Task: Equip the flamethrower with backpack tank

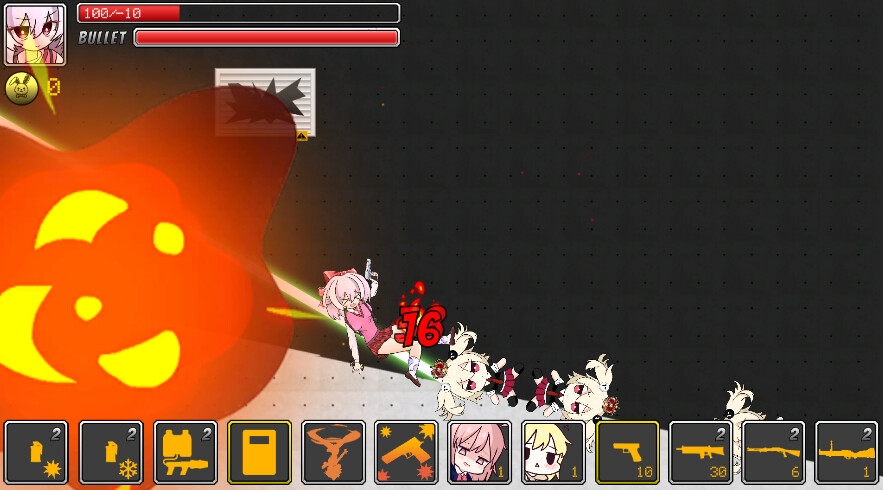Action: 185,452
